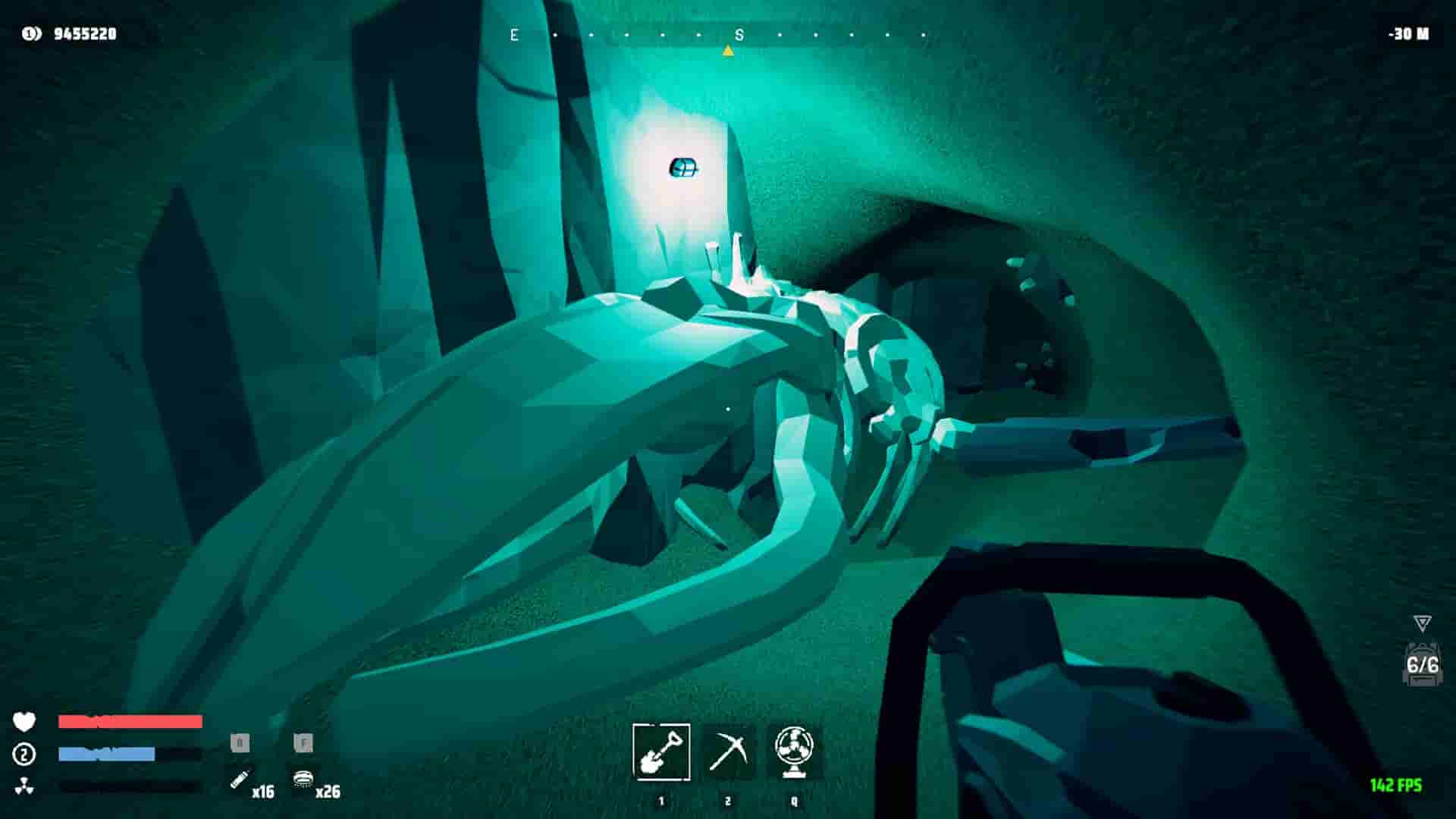
Task: Click the S marker on the compass strip
Action: [x=739, y=34]
